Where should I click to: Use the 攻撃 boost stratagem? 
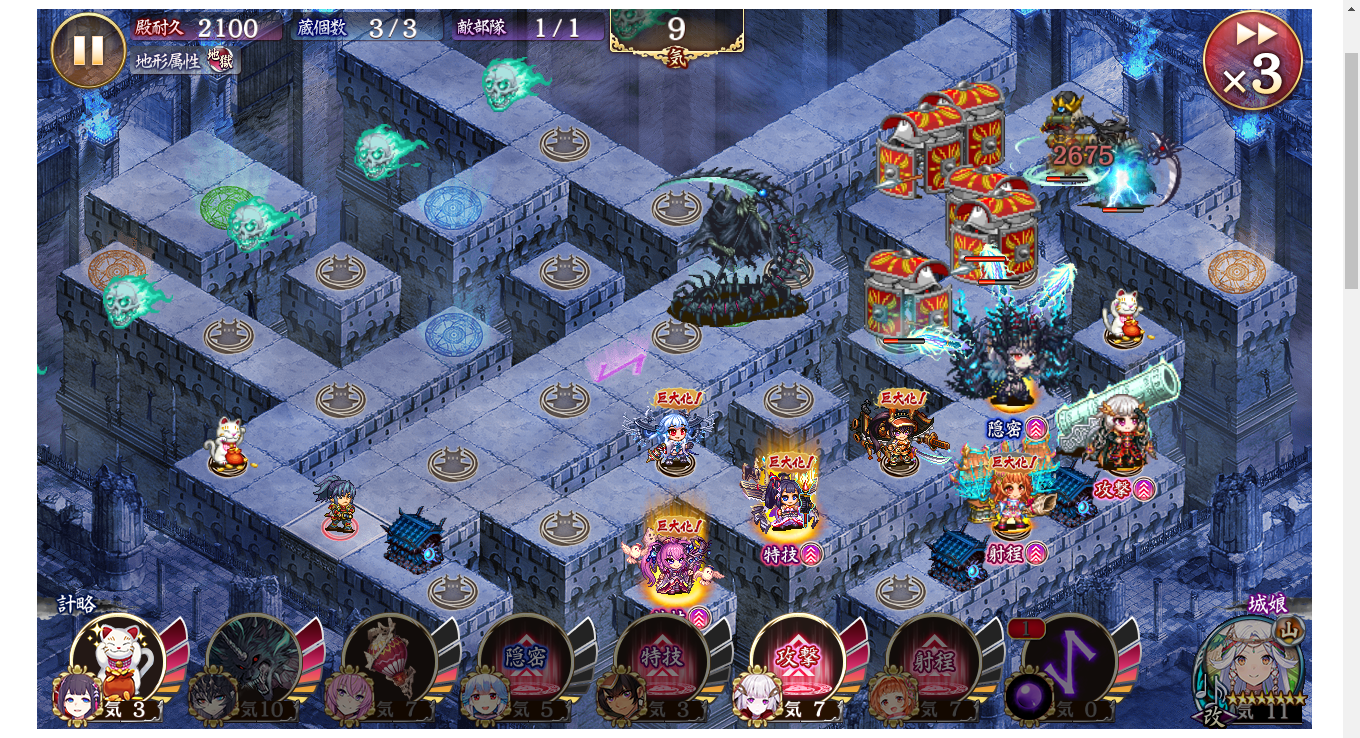(797, 661)
